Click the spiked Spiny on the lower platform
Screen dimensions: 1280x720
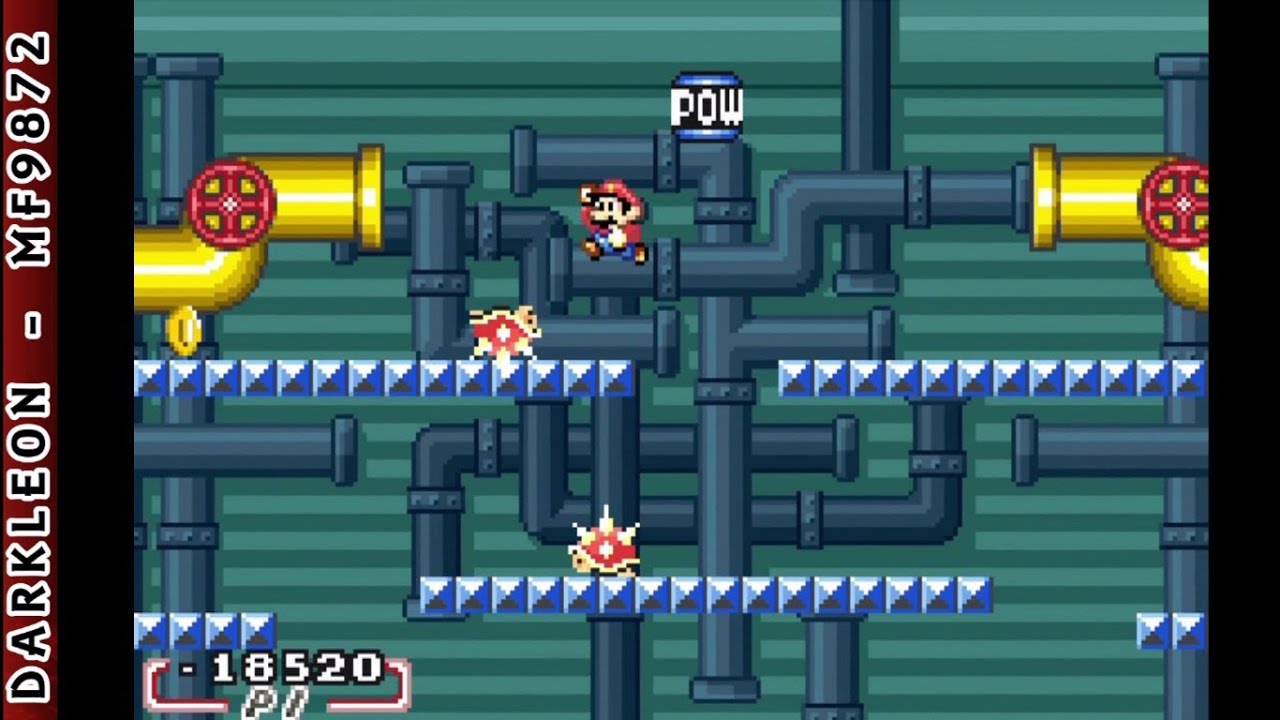click(605, 549)
